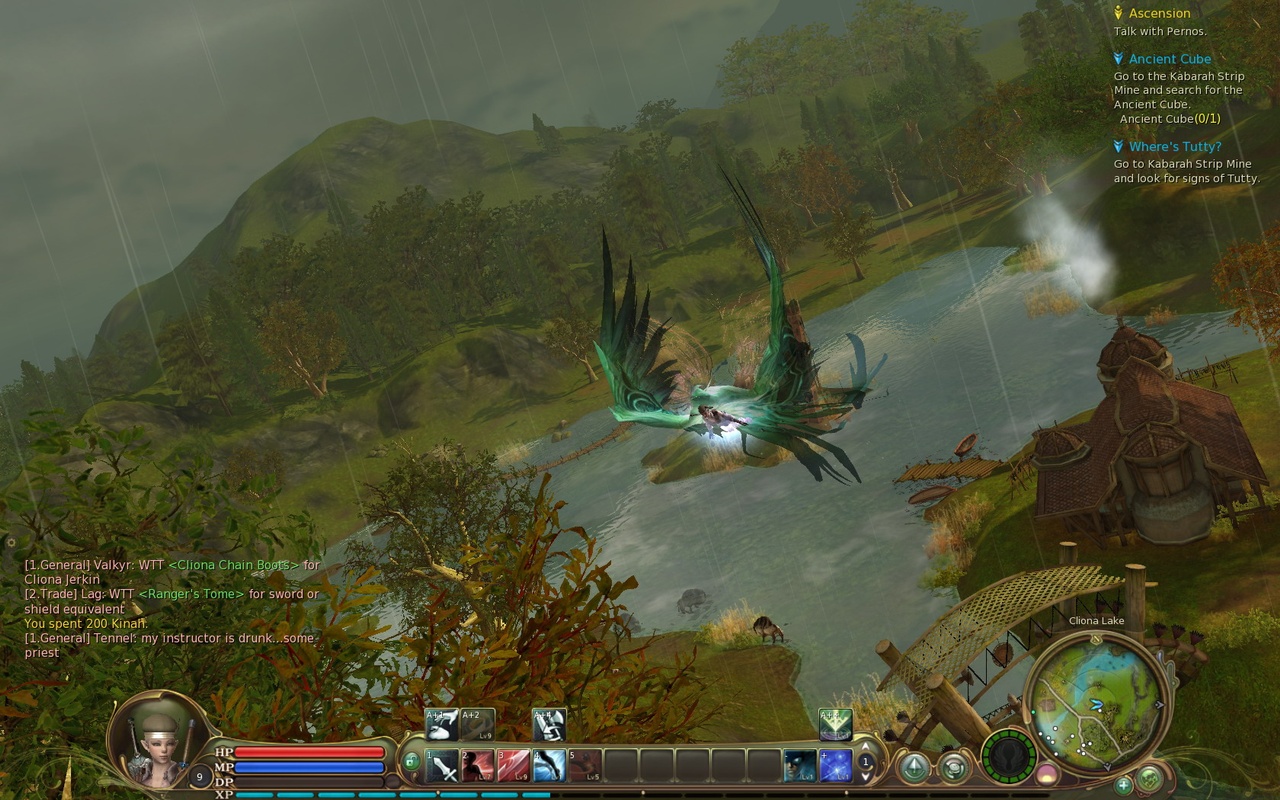
Task: Collapse the Ancient Cube quest entry
Action: coord(1120,58)
